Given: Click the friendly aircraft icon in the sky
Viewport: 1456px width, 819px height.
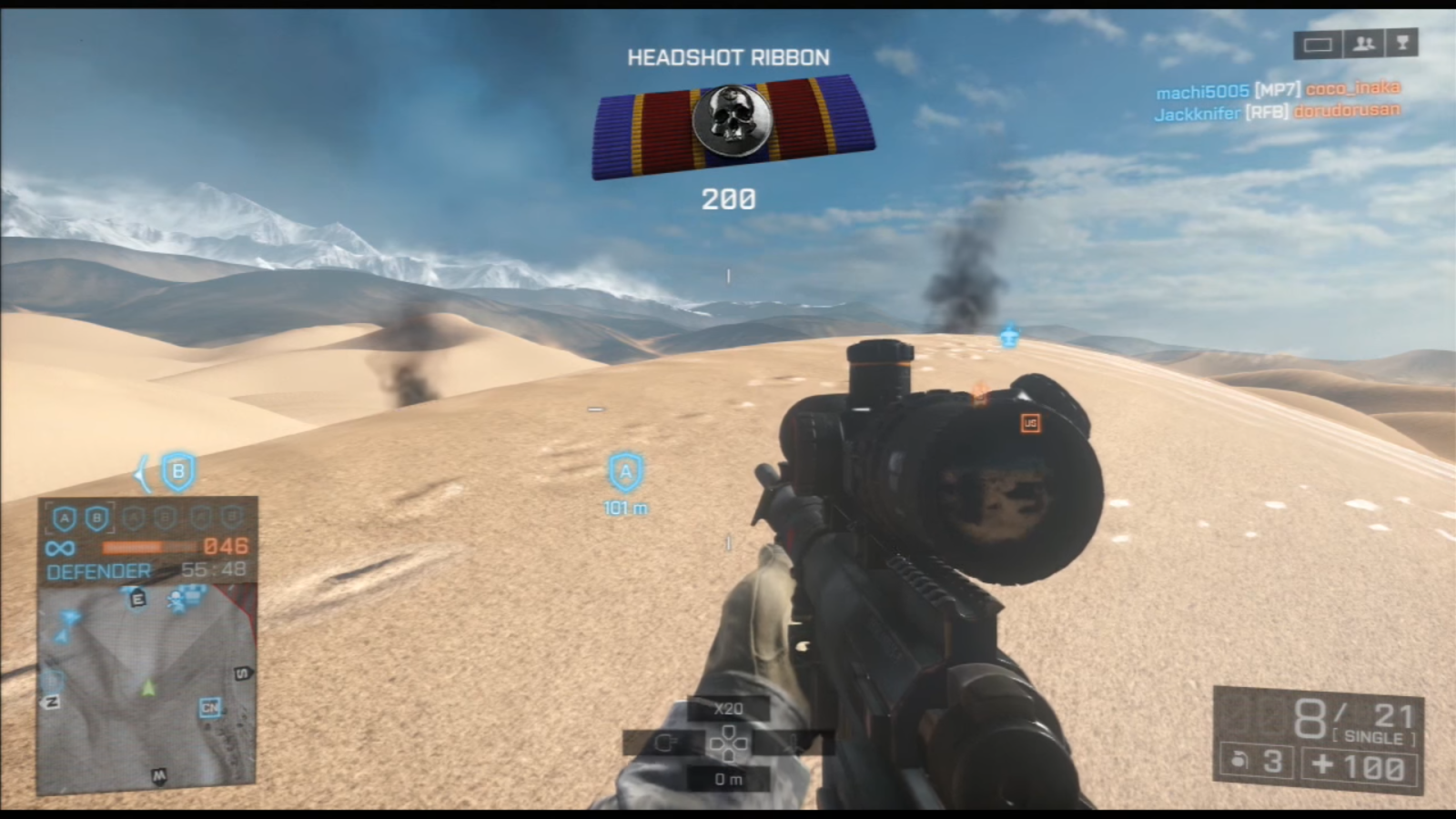Looking at the screenshot, I should point(1008,335).
